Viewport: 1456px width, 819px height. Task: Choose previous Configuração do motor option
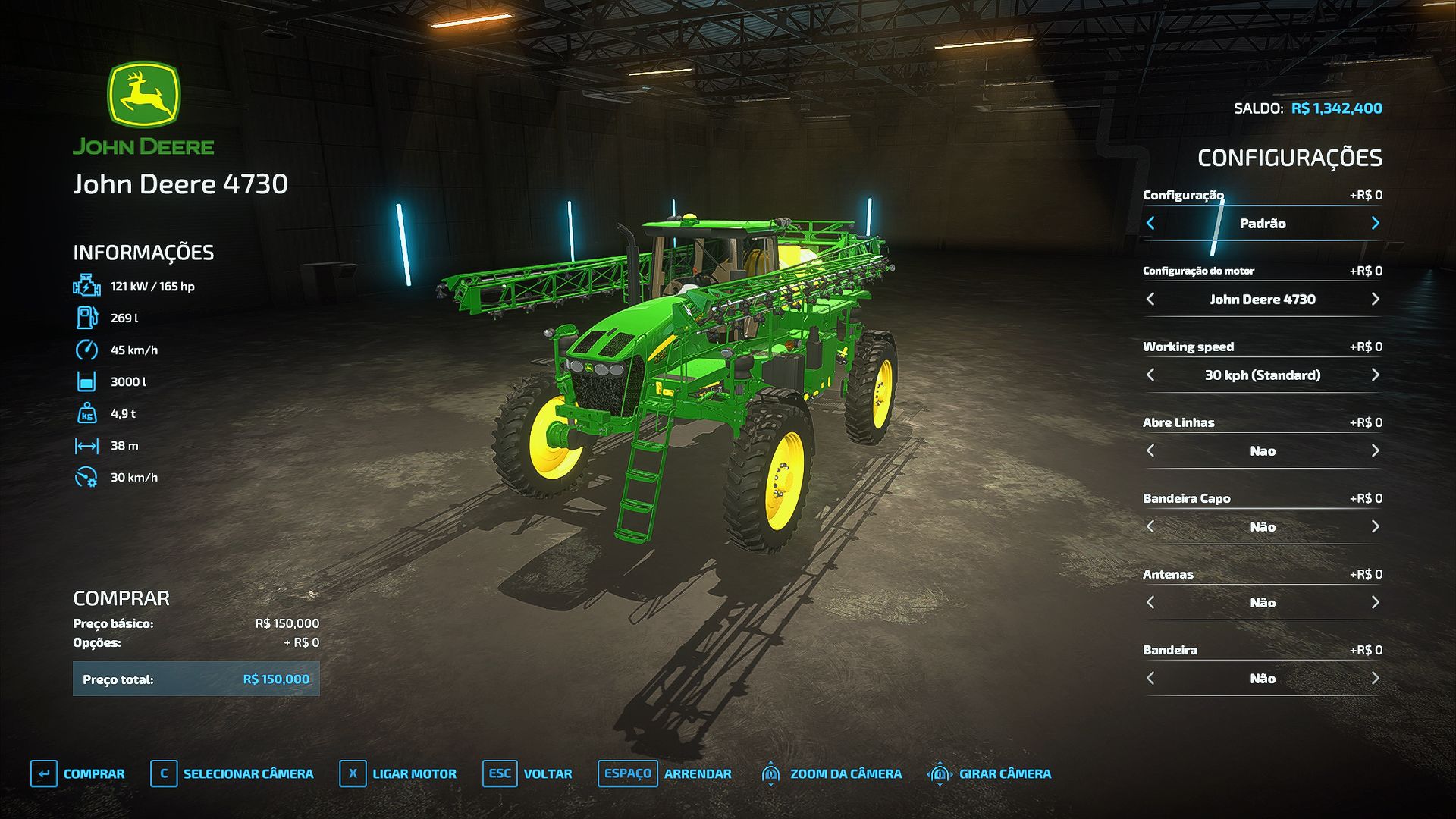1150,299
